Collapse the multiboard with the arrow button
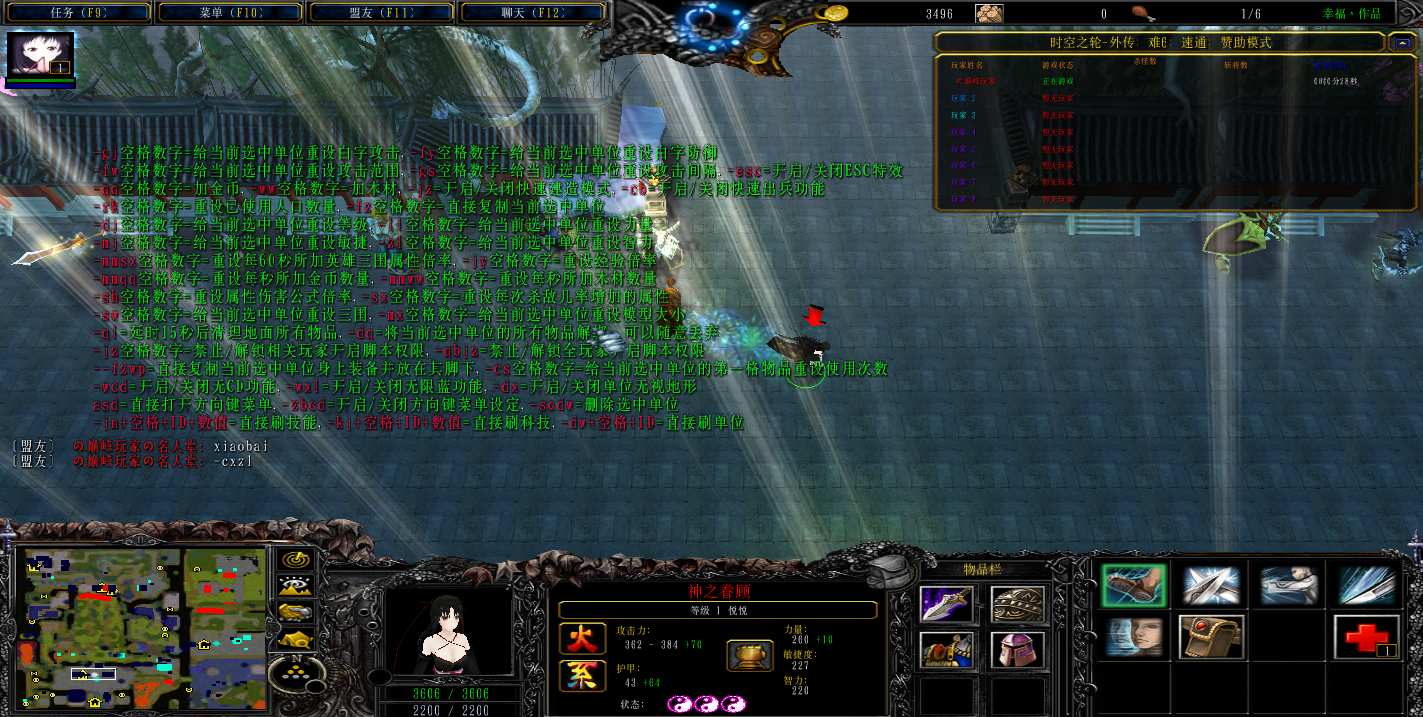 tap(1399, 43)
